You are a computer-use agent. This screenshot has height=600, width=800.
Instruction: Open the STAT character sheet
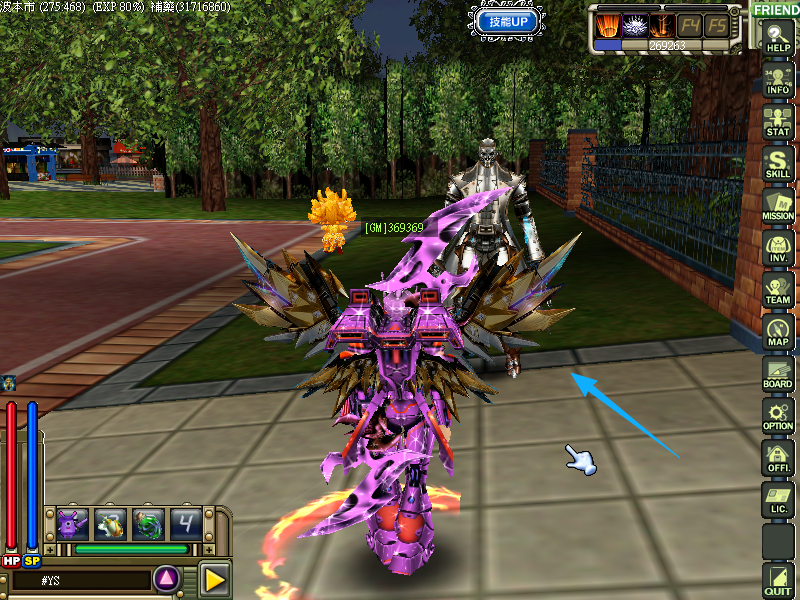(x=777, y=122)
